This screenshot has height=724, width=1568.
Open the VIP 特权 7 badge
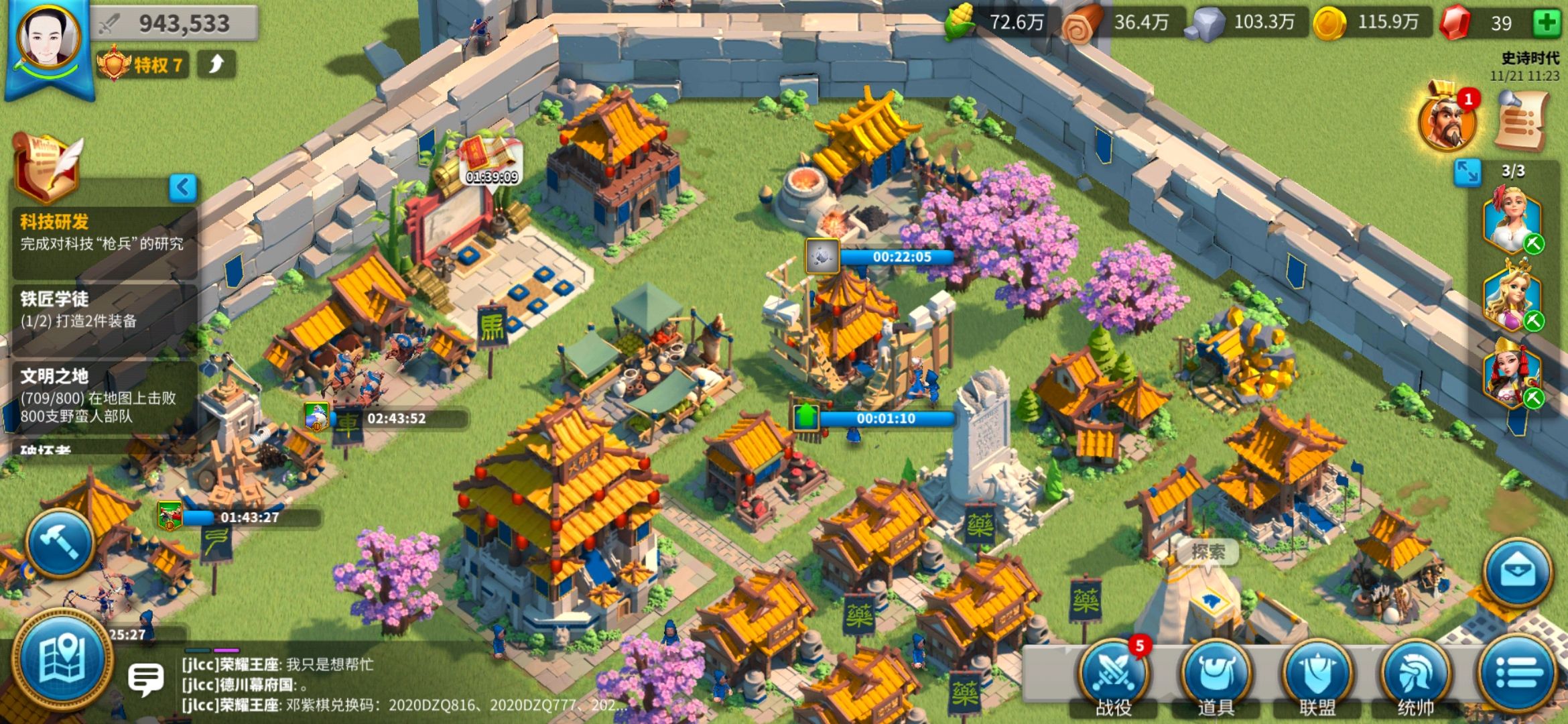pos(142,65)
